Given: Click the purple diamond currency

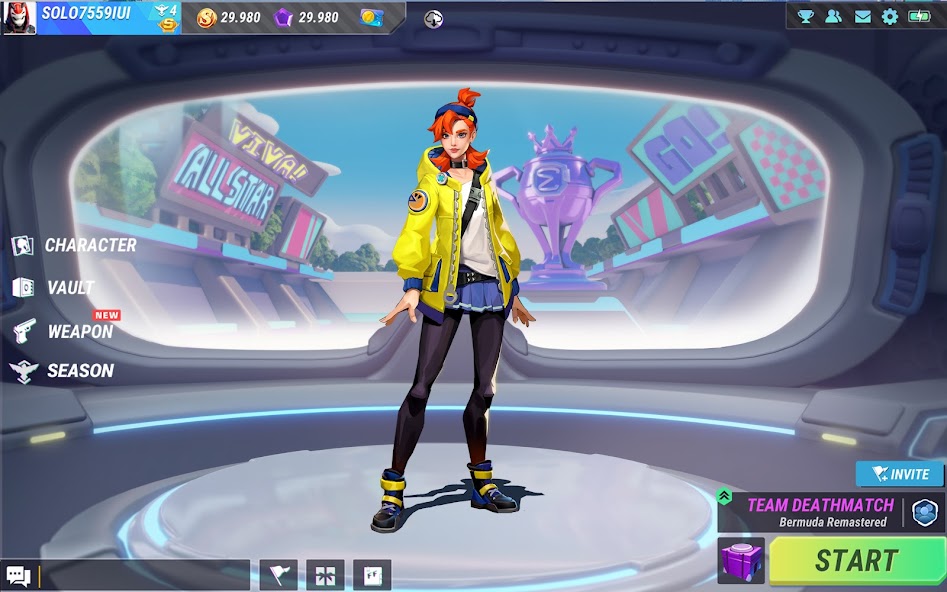Looking at the screenshot, I should (x=284, y=17).
